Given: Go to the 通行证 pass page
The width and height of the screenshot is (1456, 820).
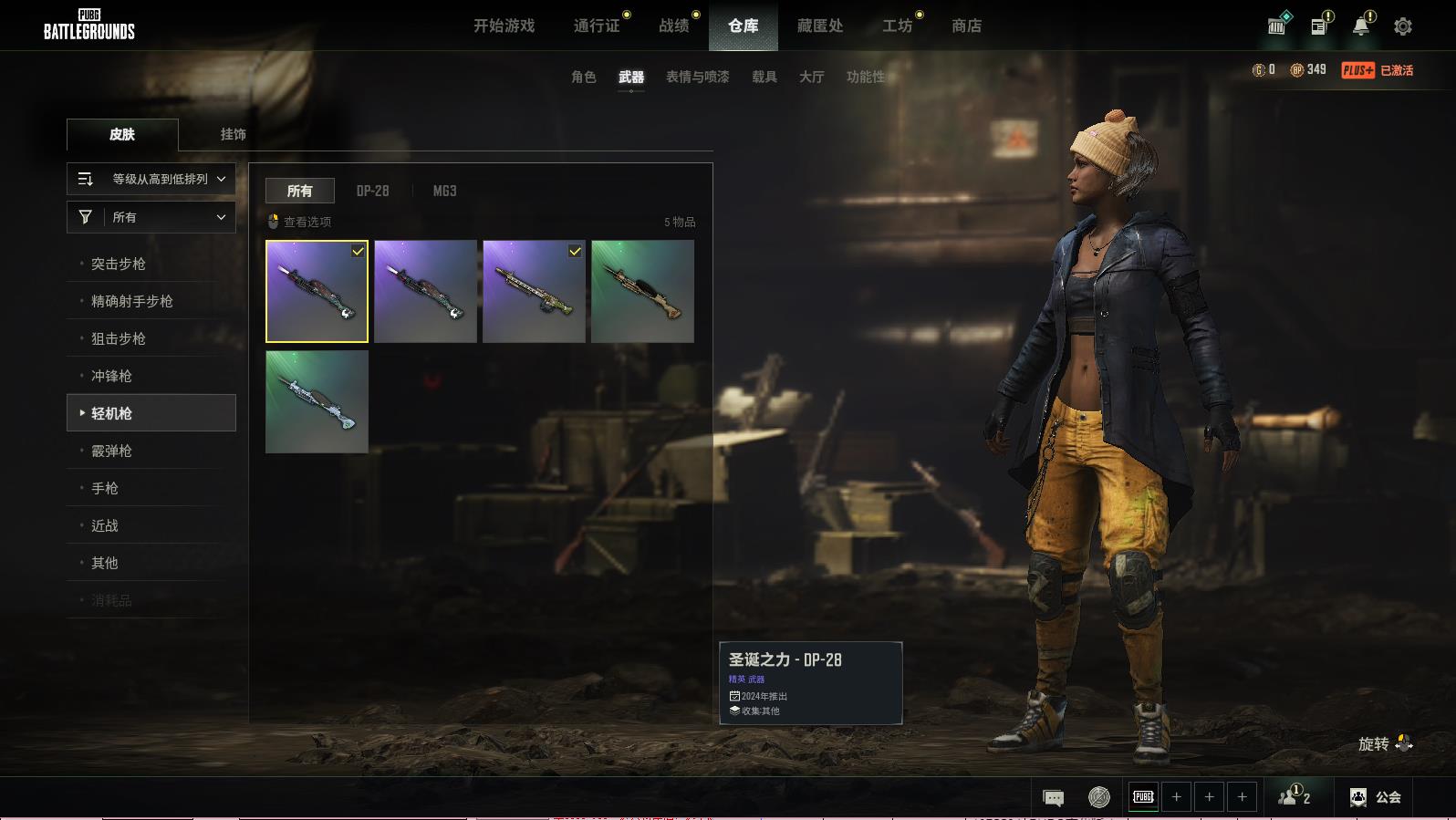Looking at the screenshot, I should click(597, 26).
